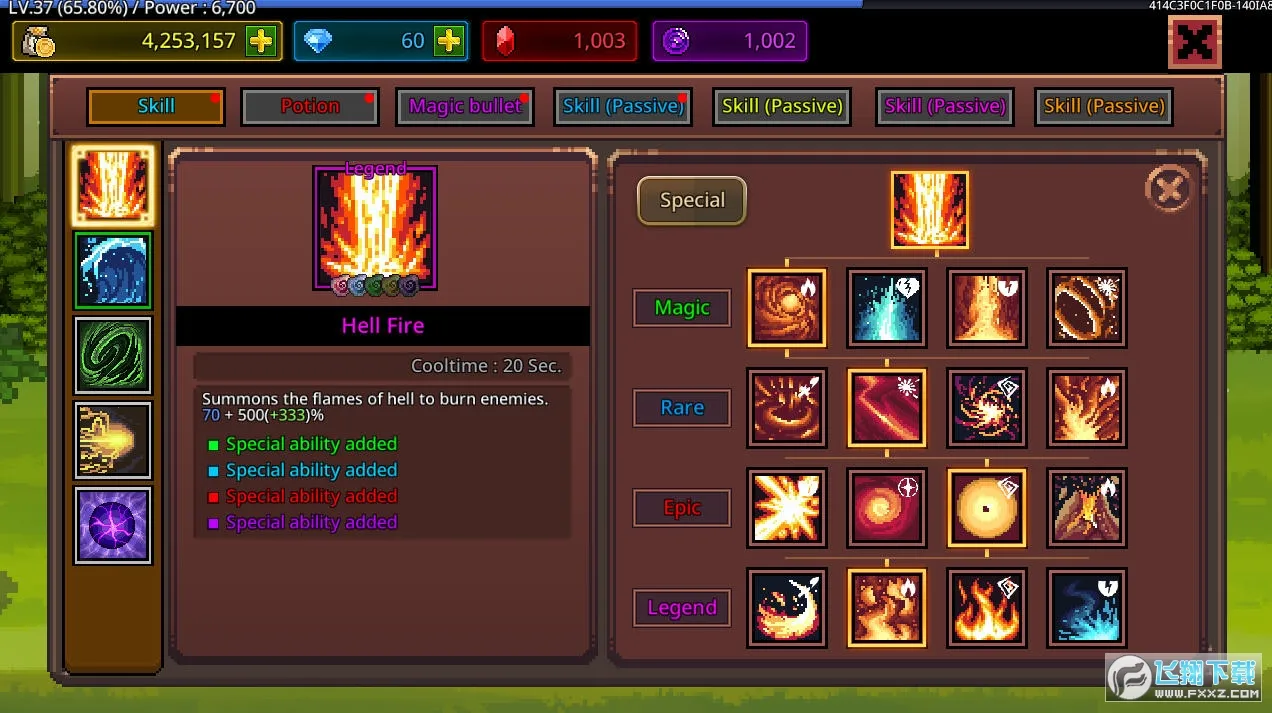The height and width of the screenshot is (713, 1272).
Task: Select the blue flame Legend upgrade
Action: 1087,608
